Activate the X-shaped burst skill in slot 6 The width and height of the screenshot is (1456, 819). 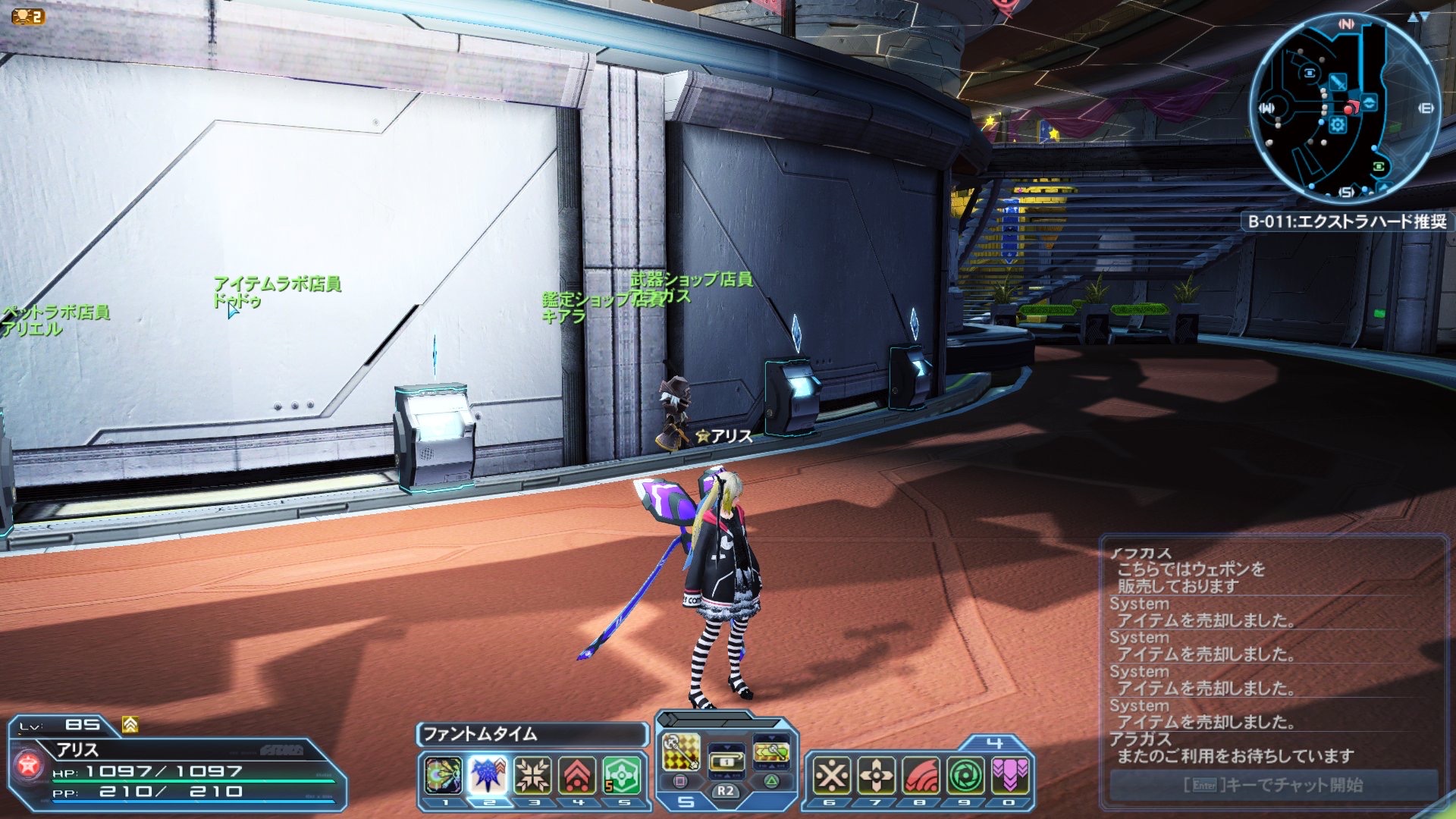[831, 775]
